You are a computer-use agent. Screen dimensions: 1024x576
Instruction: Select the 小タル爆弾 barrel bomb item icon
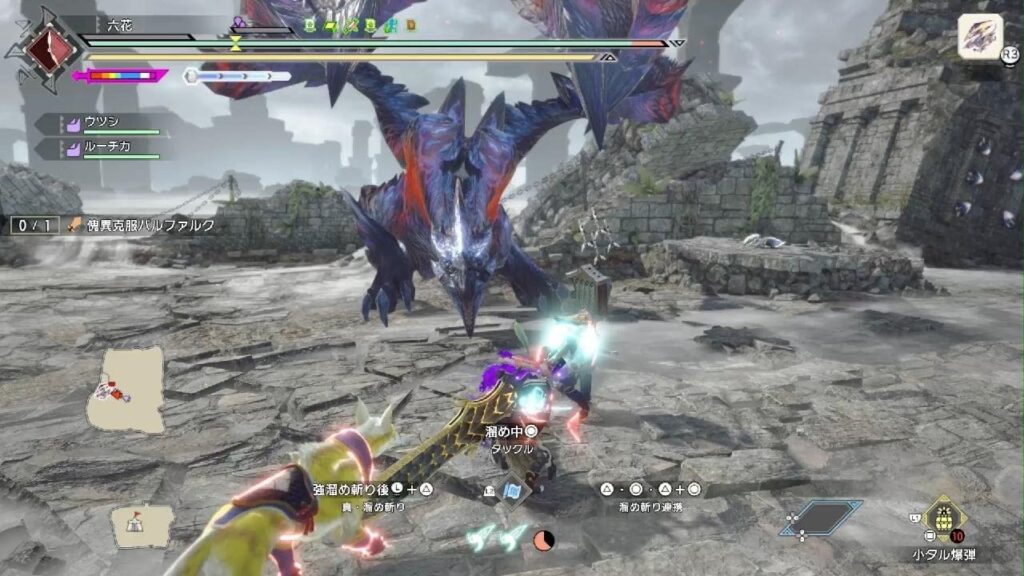[x=942, y=518]
